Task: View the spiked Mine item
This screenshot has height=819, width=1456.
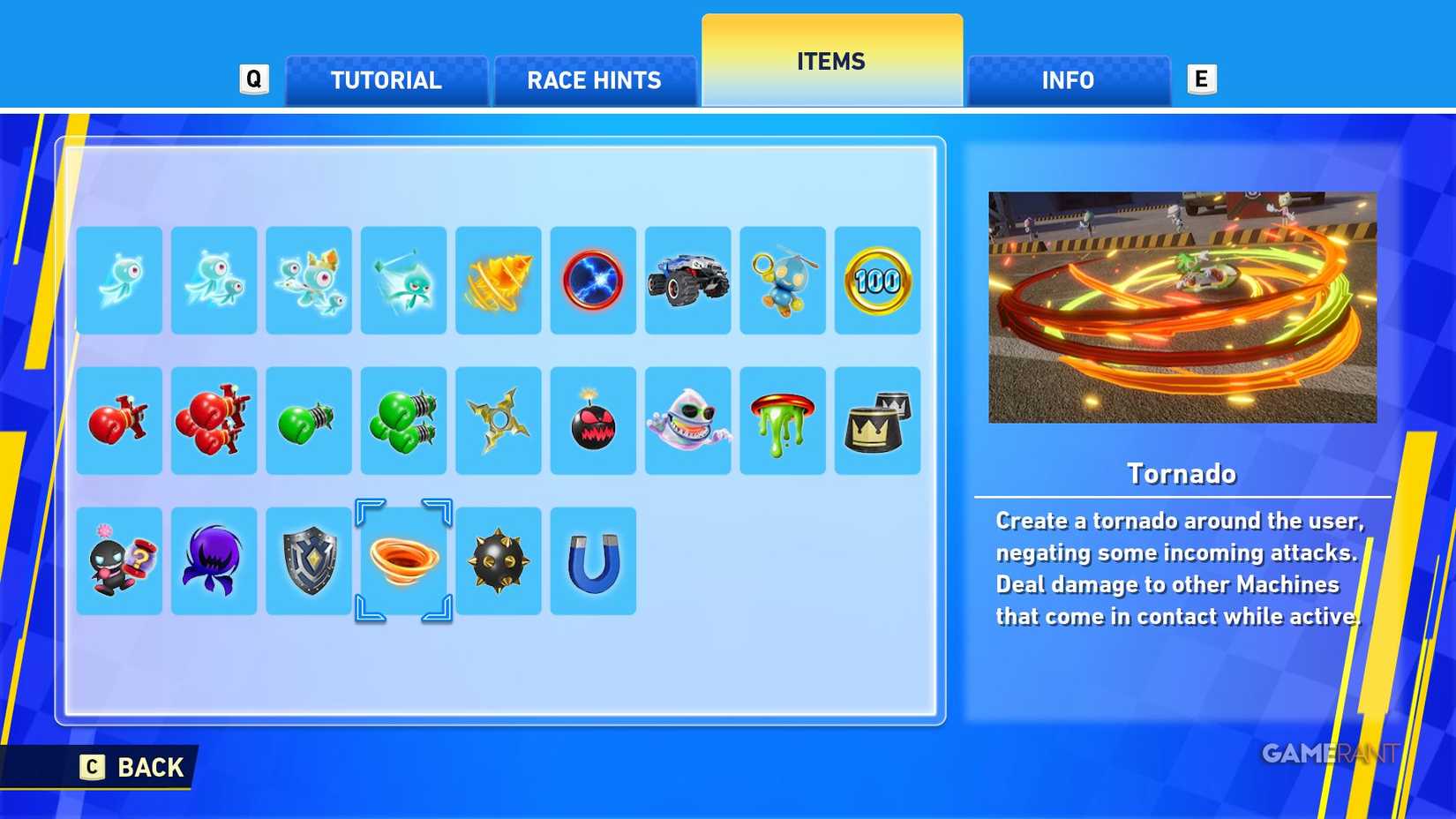Action: click(499, 560)
